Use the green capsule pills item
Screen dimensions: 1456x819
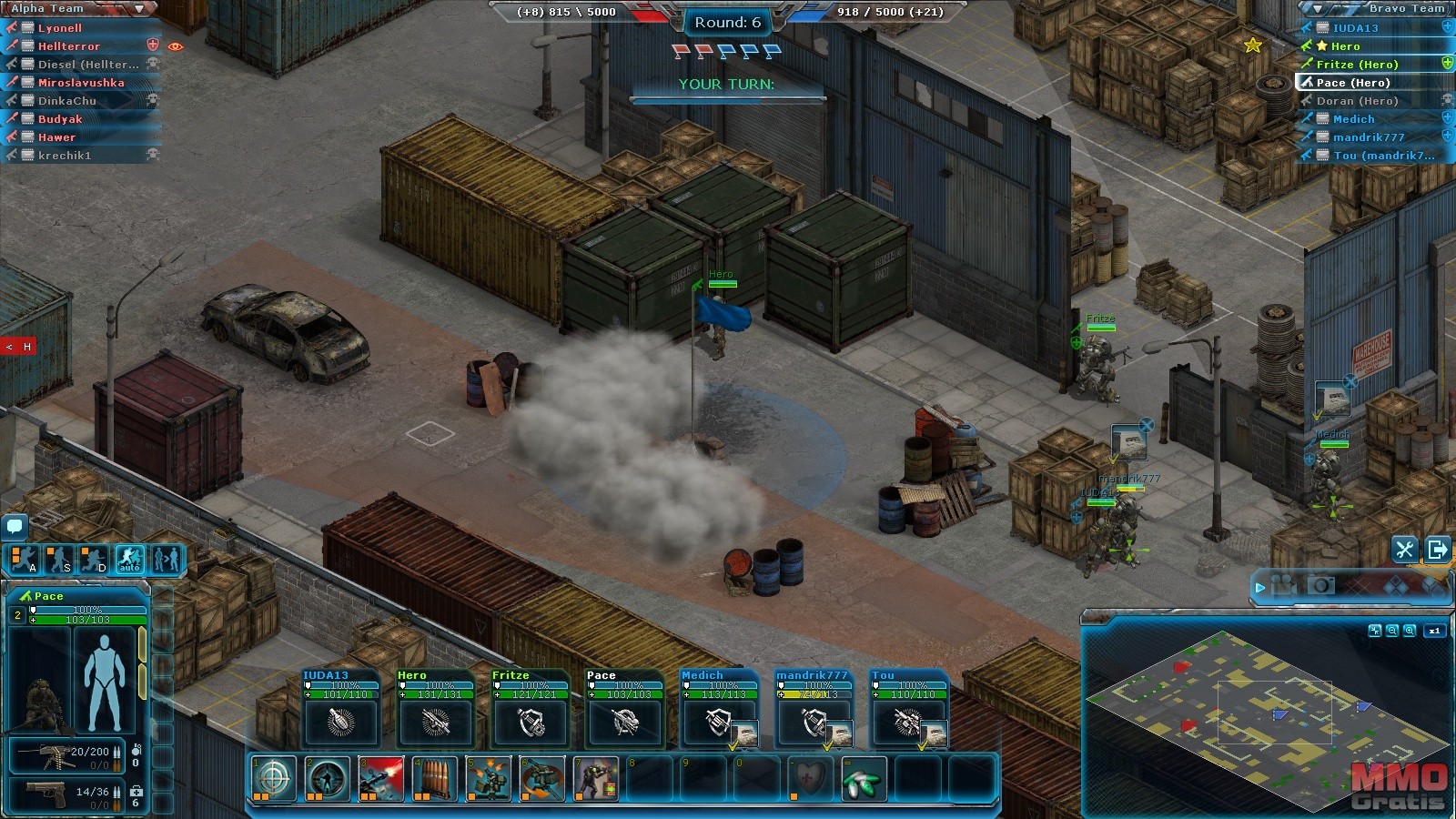pyautogui.click(x=864, y=779)
